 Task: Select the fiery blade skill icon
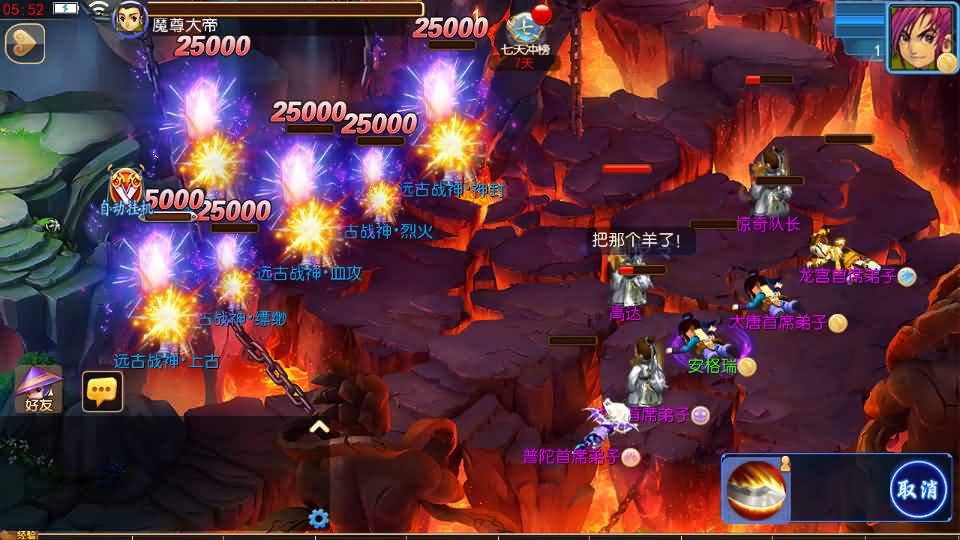(757, 490)
